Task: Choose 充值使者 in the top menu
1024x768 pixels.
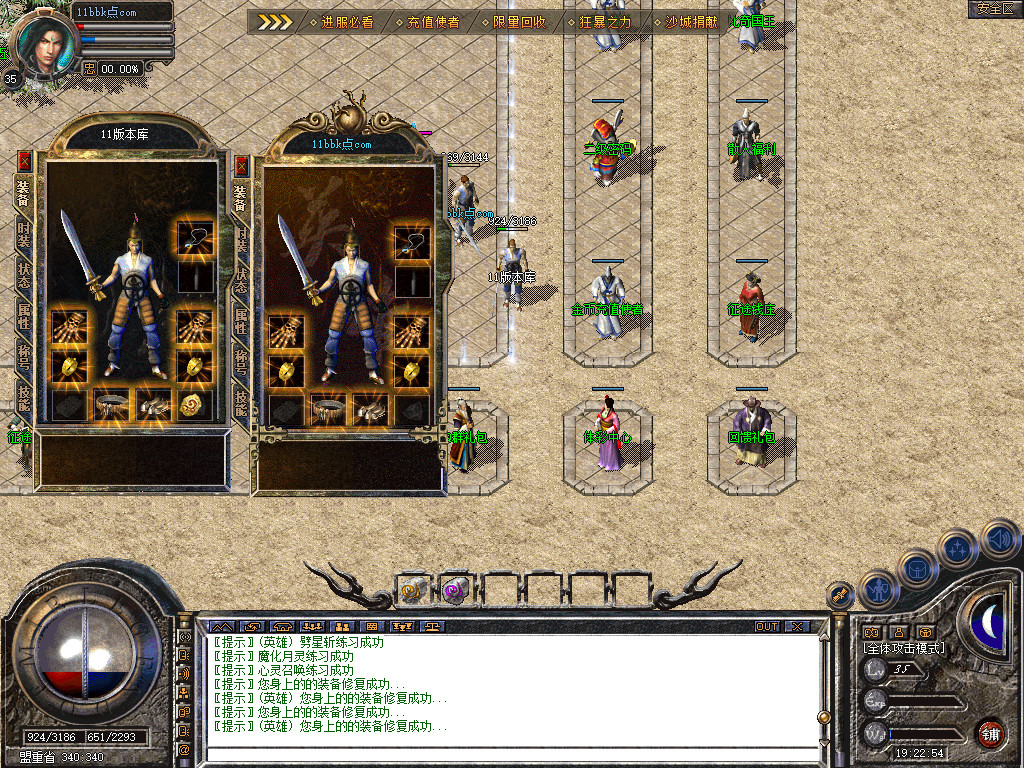Action: point(432,22)
